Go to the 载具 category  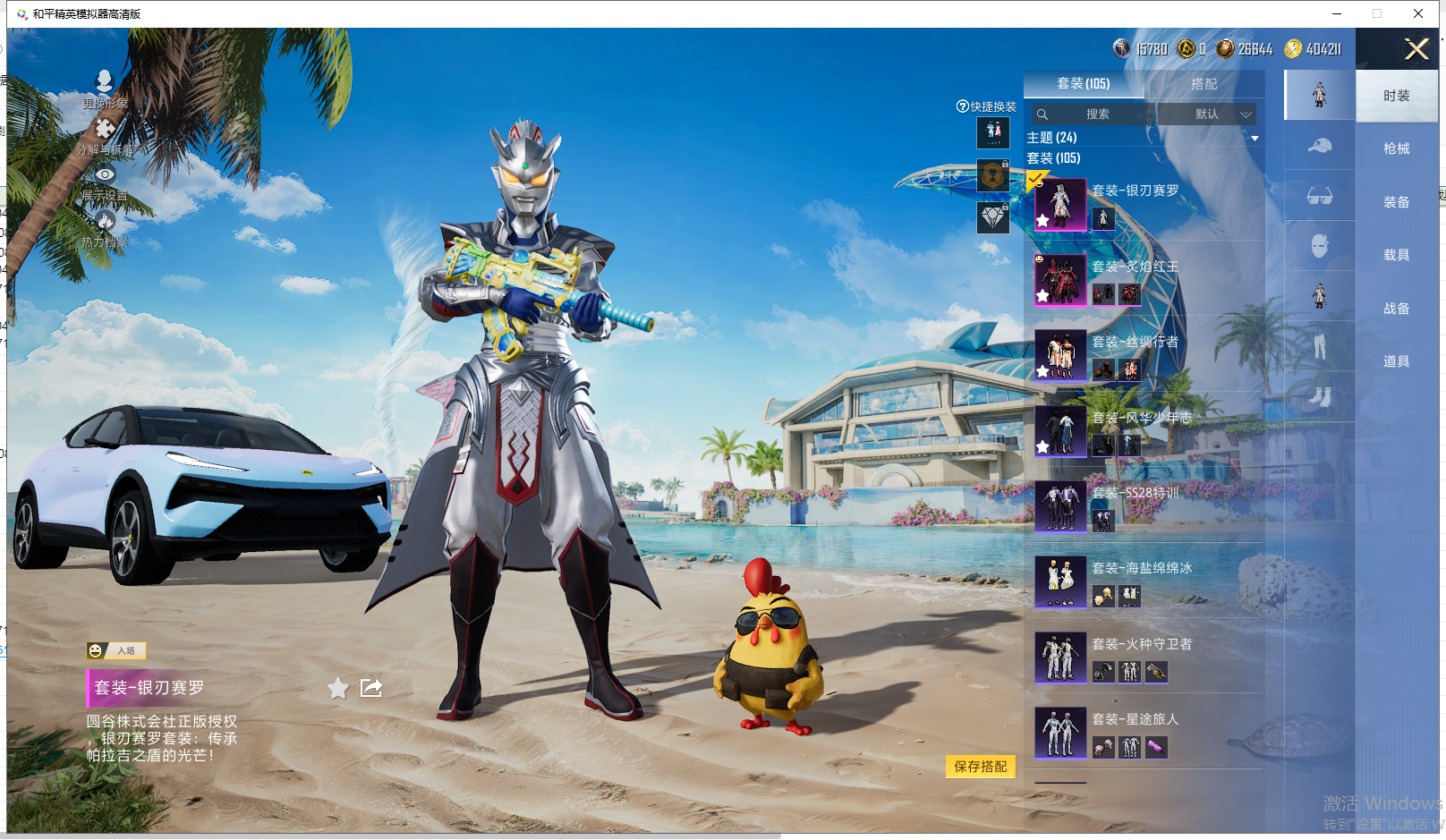tap(1396, 255)
